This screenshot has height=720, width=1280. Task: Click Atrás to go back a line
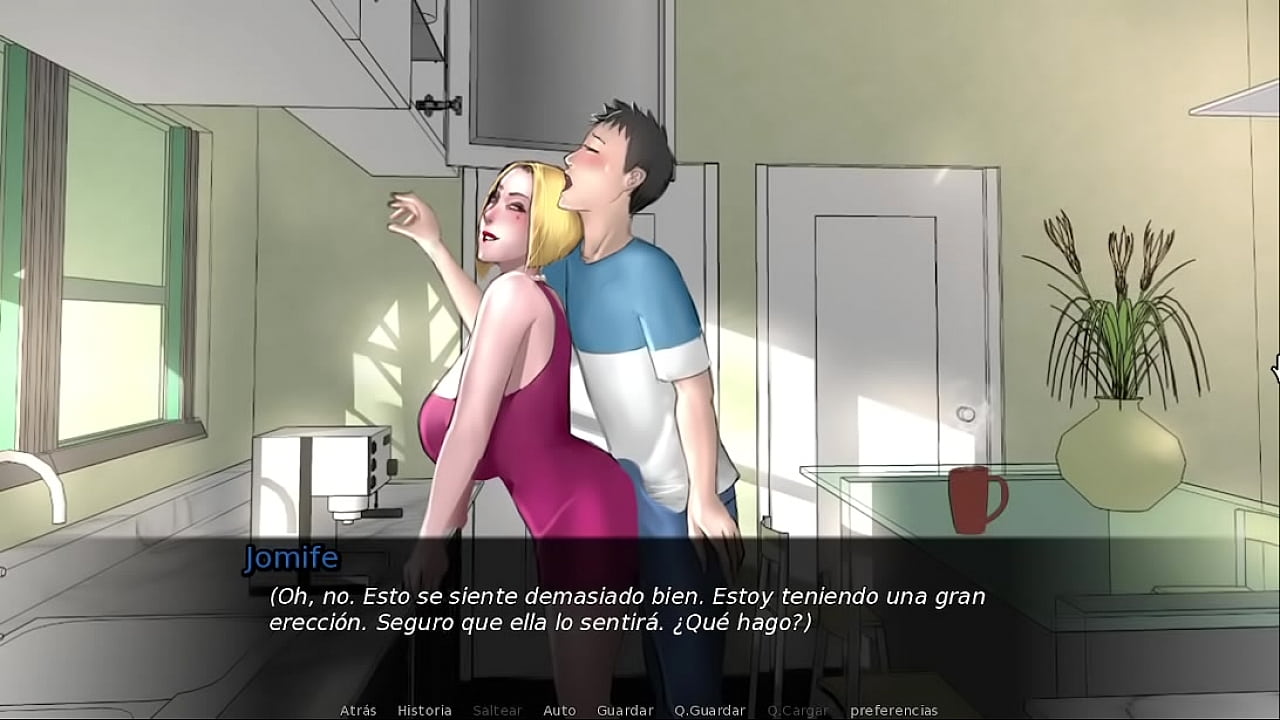358,710
